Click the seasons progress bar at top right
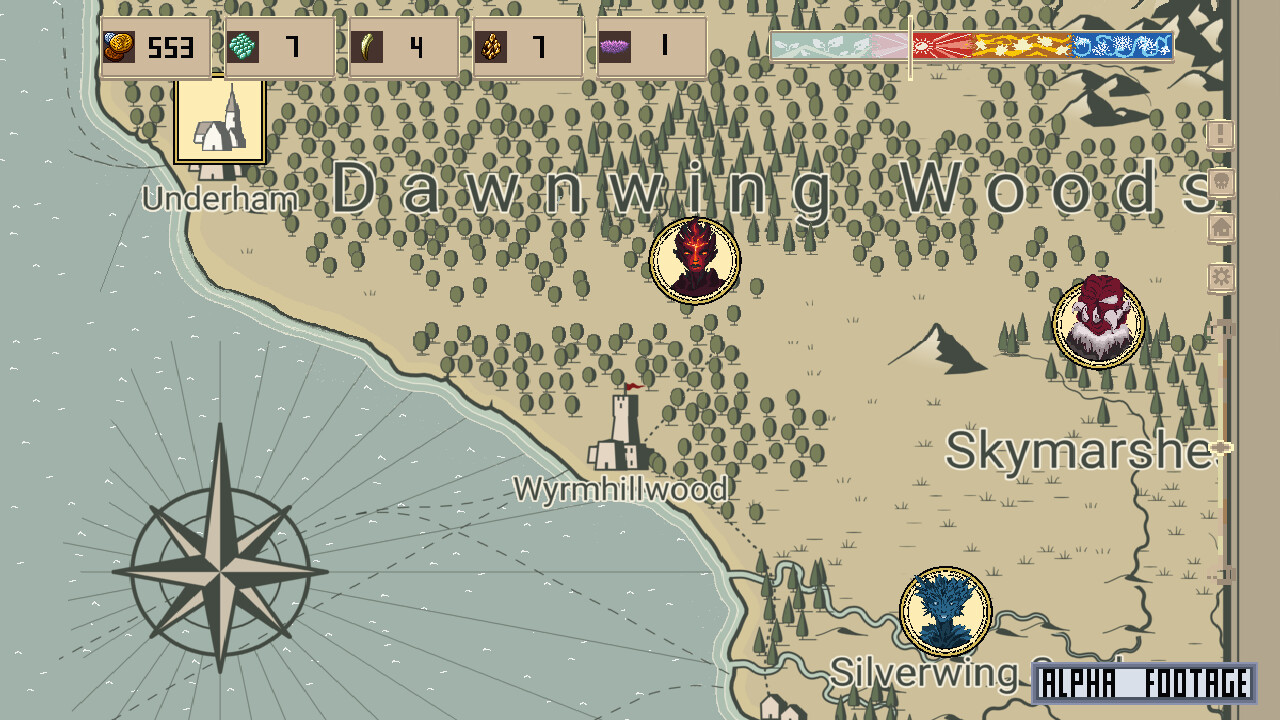The height and width of the screenshot is (720, 1280). tap(1043, 44)
